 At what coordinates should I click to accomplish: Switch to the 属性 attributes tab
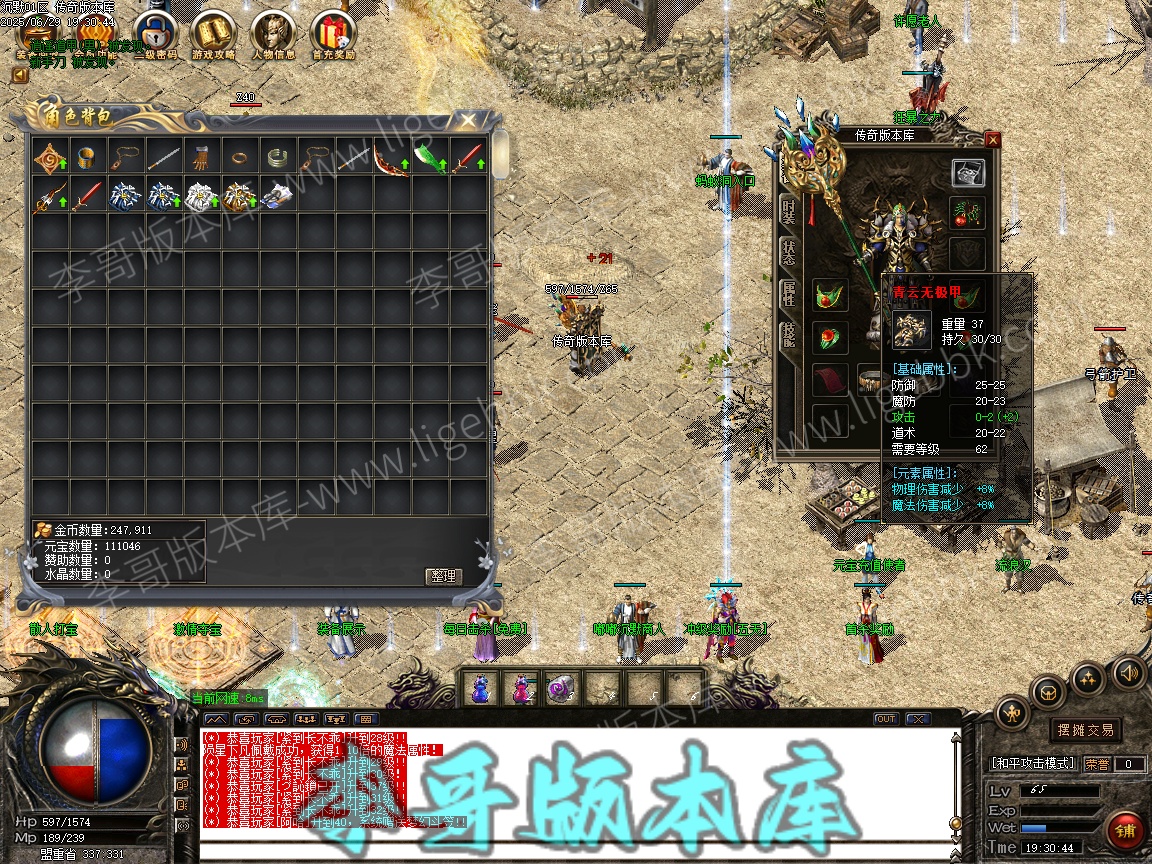click(x=788, y=295)
